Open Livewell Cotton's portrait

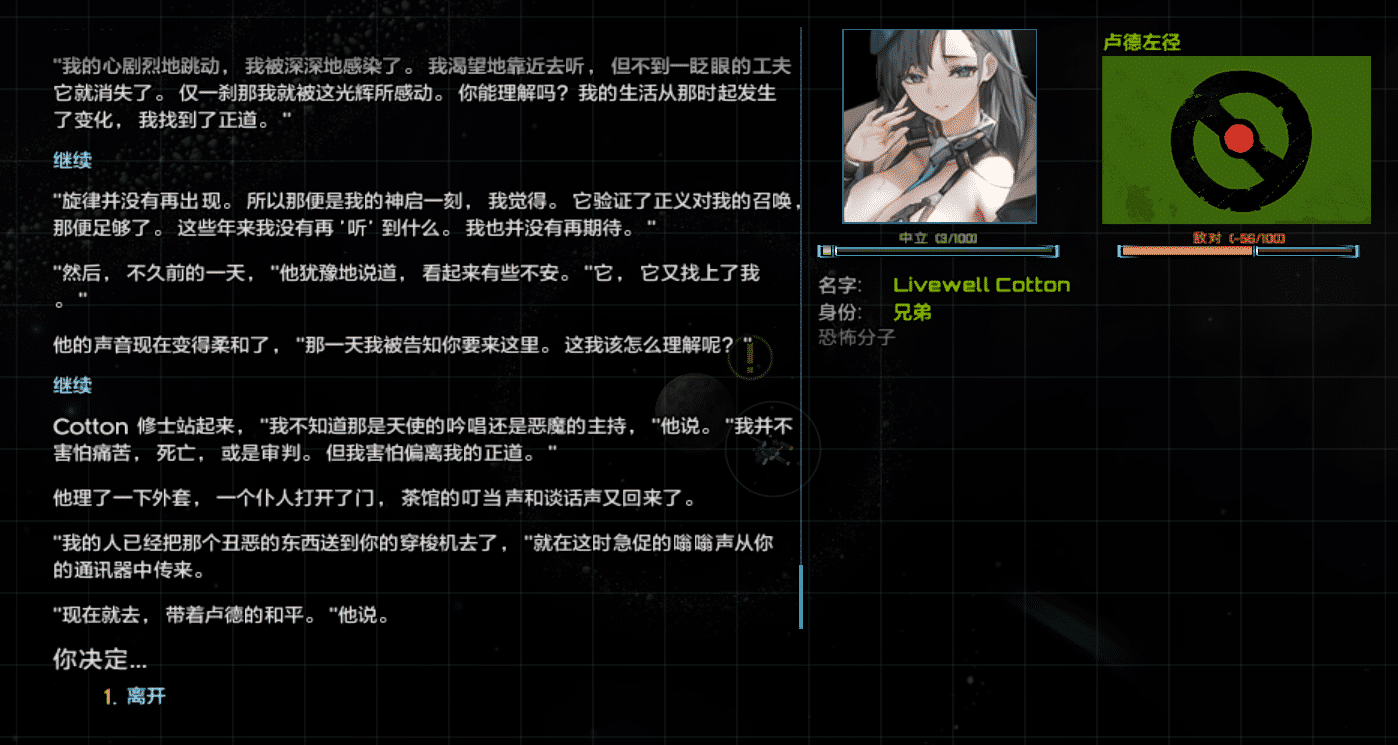[x=940, y=125]
